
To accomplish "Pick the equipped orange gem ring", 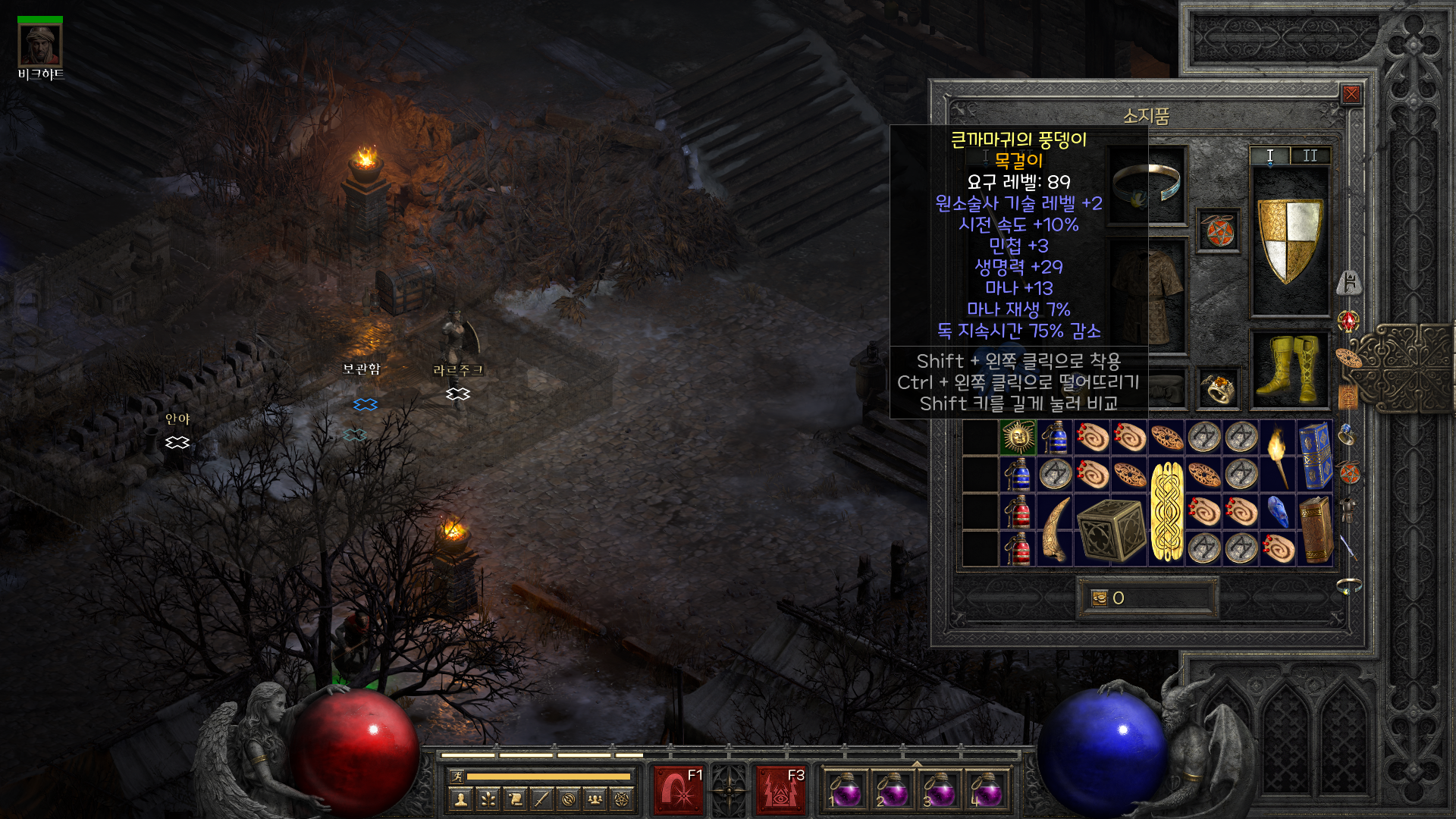I will coord(1219,389).
